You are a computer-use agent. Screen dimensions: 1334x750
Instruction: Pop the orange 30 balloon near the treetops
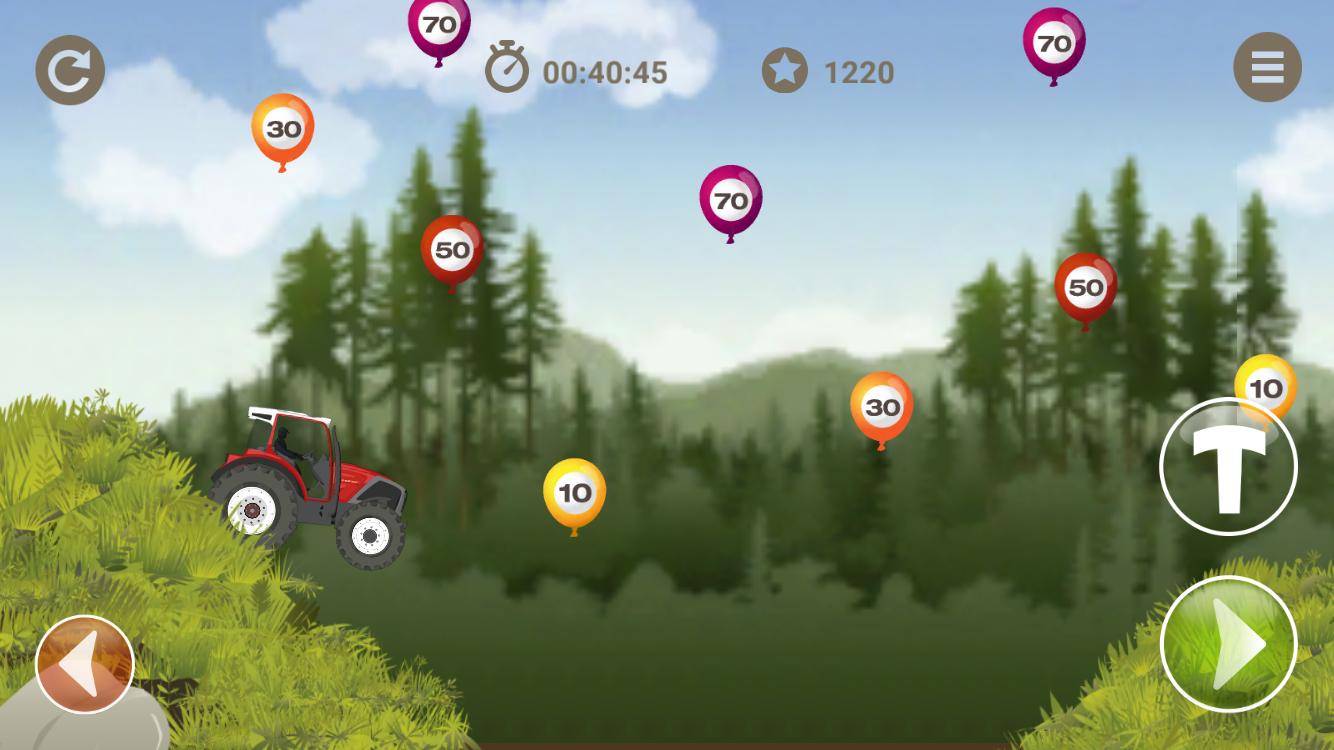(x=283, y=128)
